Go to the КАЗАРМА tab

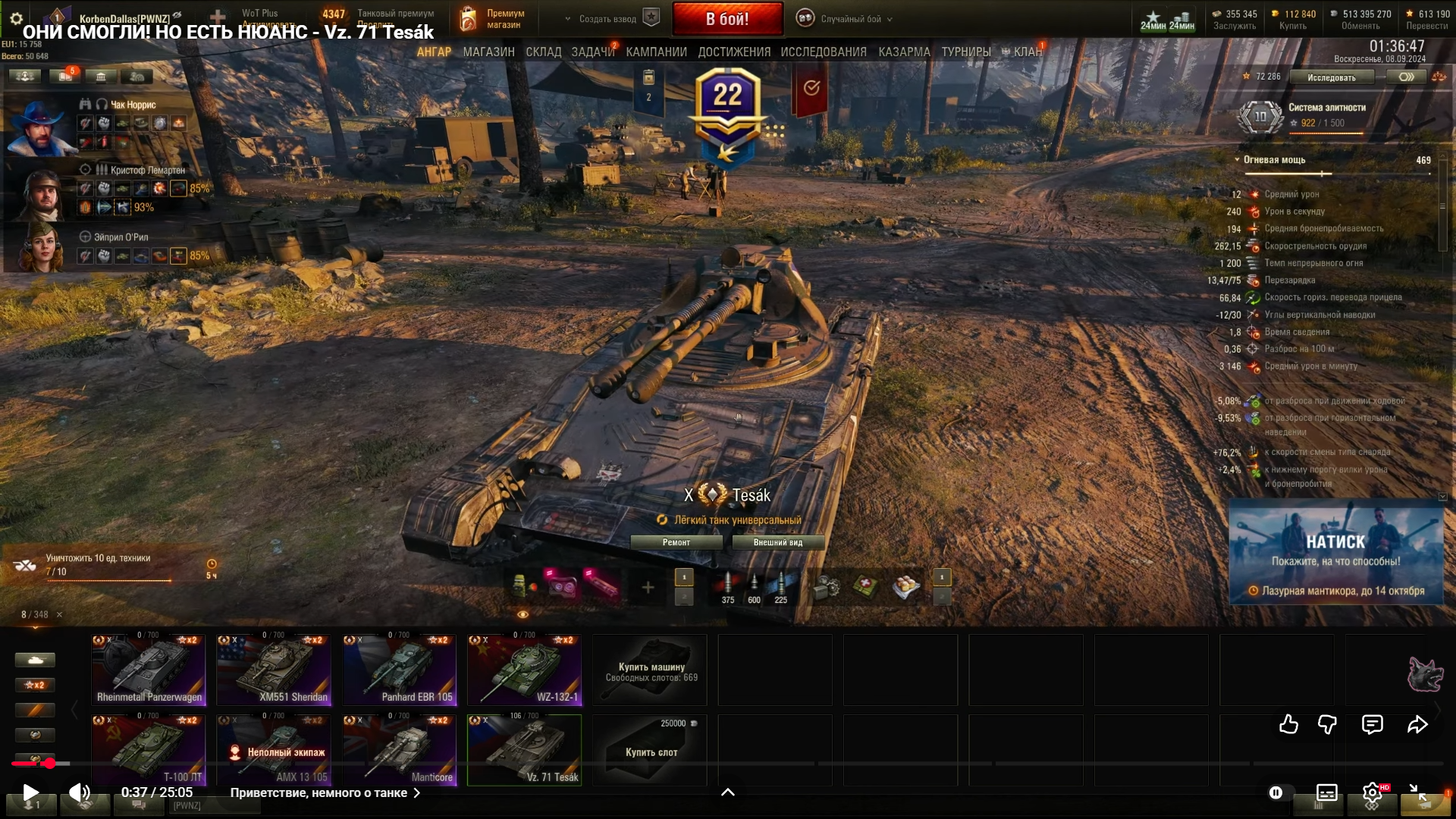click(904, 52)
